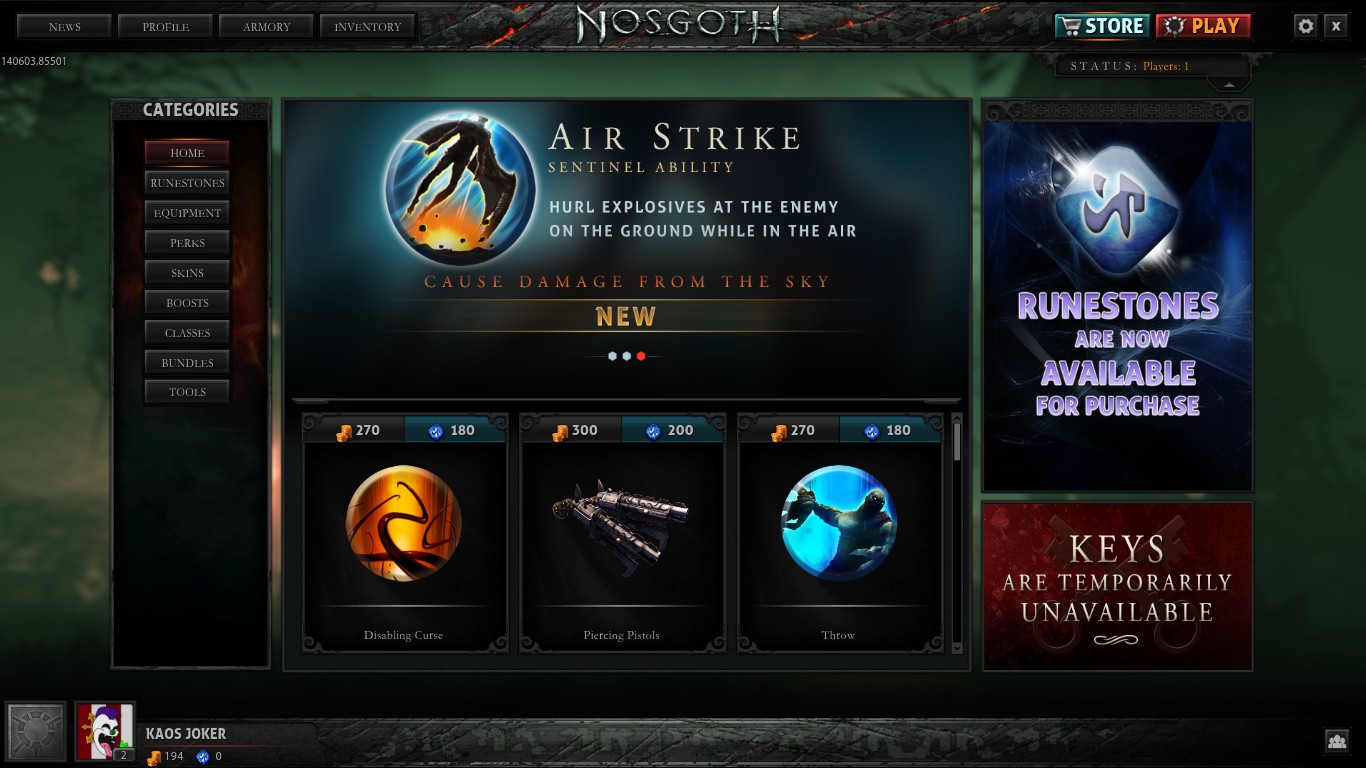
Task: Click the Disabling Curse ability icon
Action: 404,523
